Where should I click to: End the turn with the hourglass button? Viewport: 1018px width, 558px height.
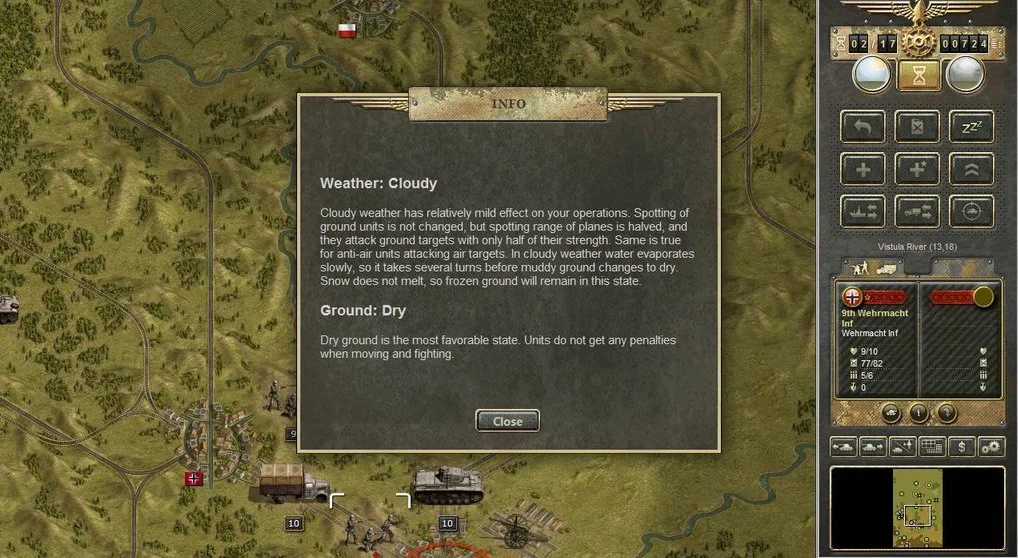[x=917, y=74]
